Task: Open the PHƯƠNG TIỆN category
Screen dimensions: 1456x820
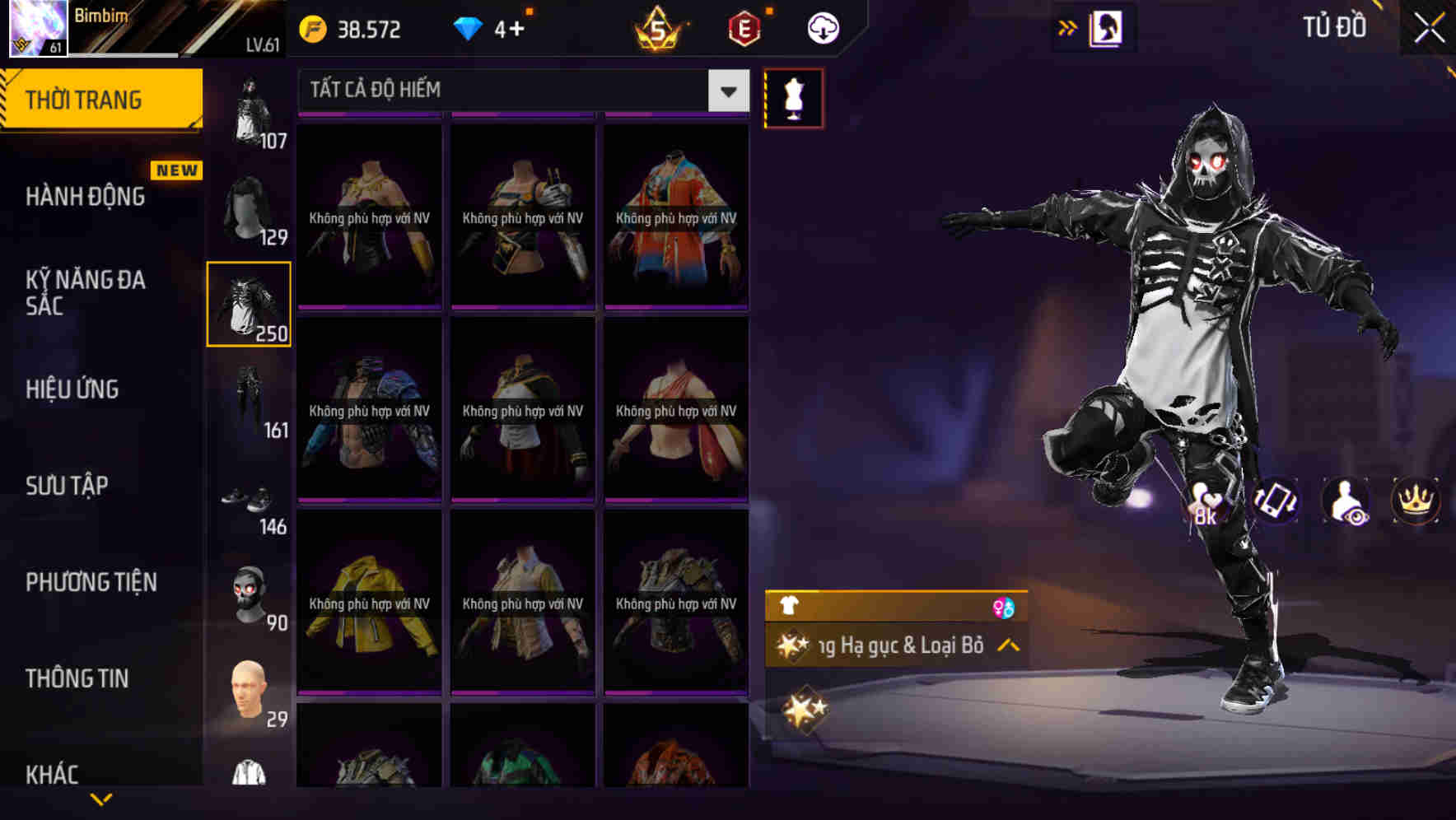Action: point(89,582)
